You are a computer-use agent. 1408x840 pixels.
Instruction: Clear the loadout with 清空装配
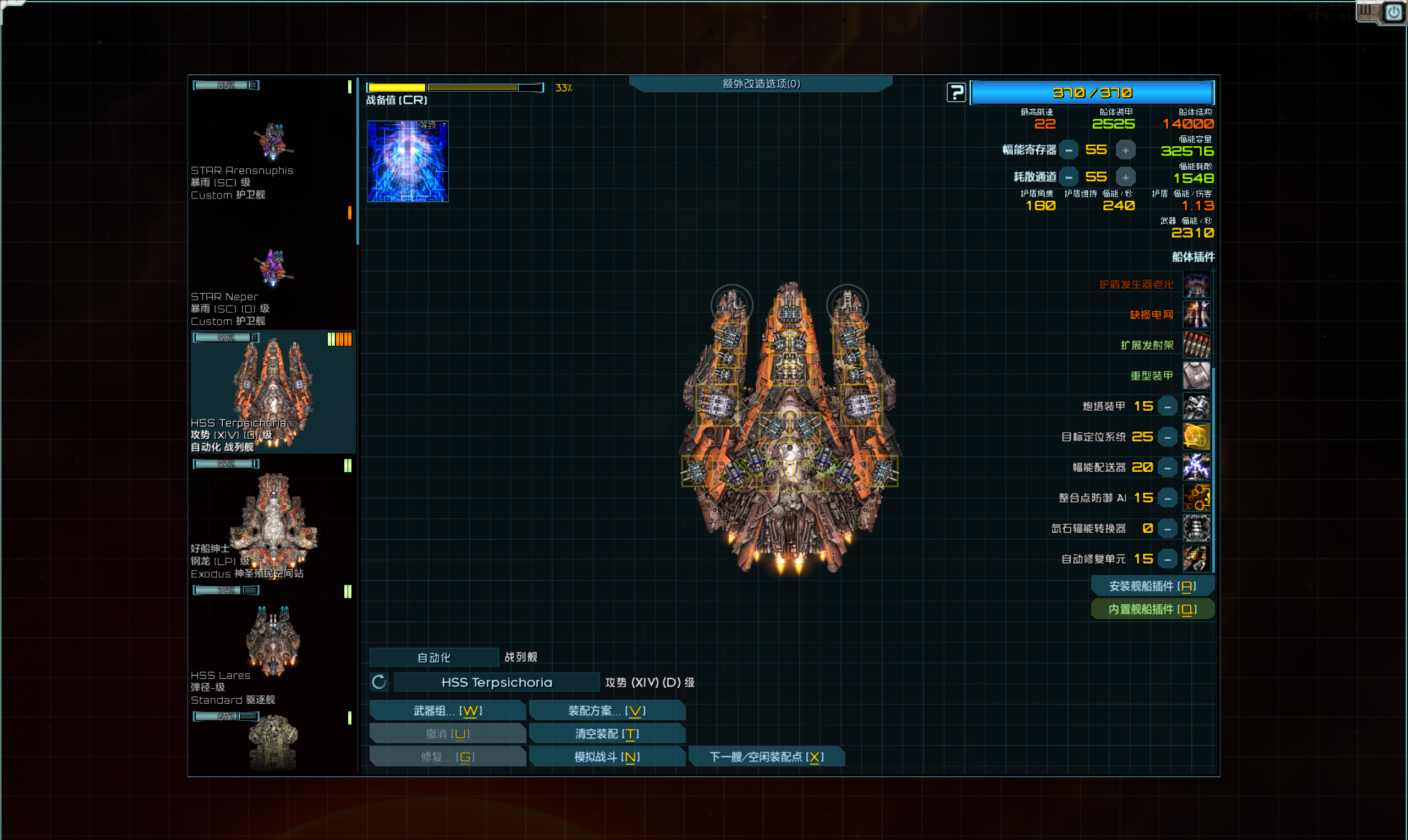[606, 733]
